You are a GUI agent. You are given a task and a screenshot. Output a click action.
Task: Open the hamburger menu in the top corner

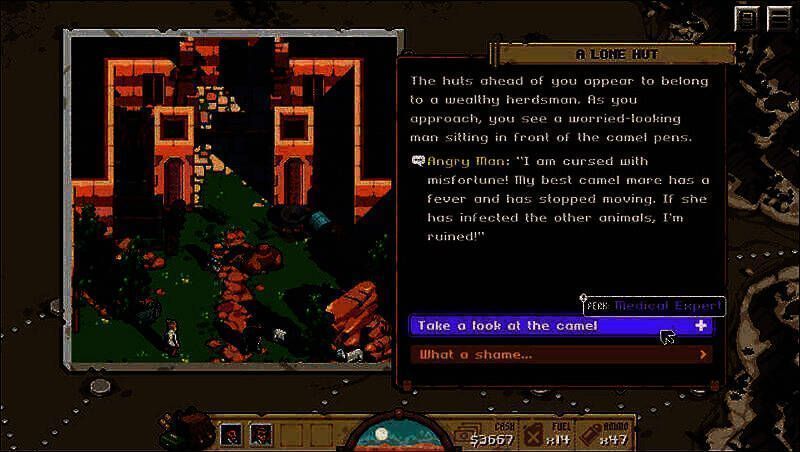pos(775,19)
